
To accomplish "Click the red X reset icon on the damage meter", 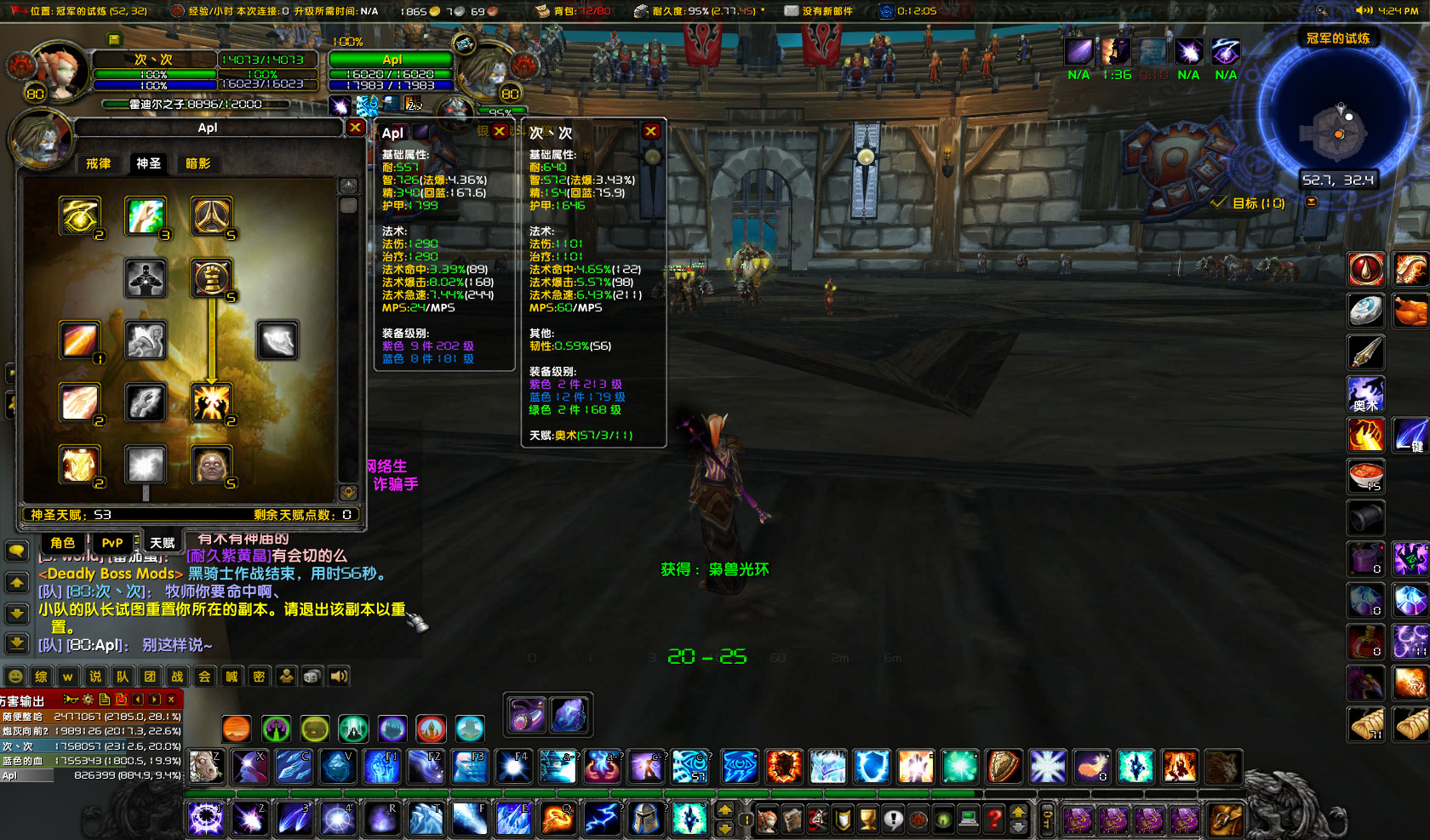I will pos(122,699).
